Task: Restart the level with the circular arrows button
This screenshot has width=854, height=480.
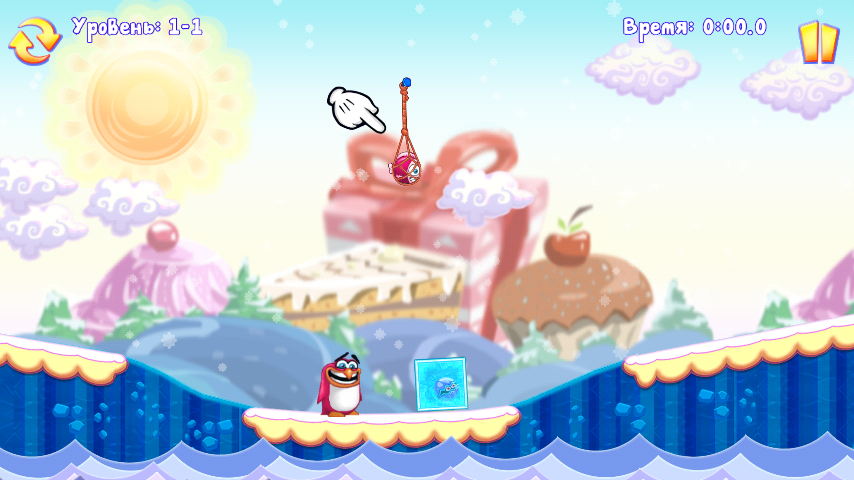Action: (x=35, y=41)
